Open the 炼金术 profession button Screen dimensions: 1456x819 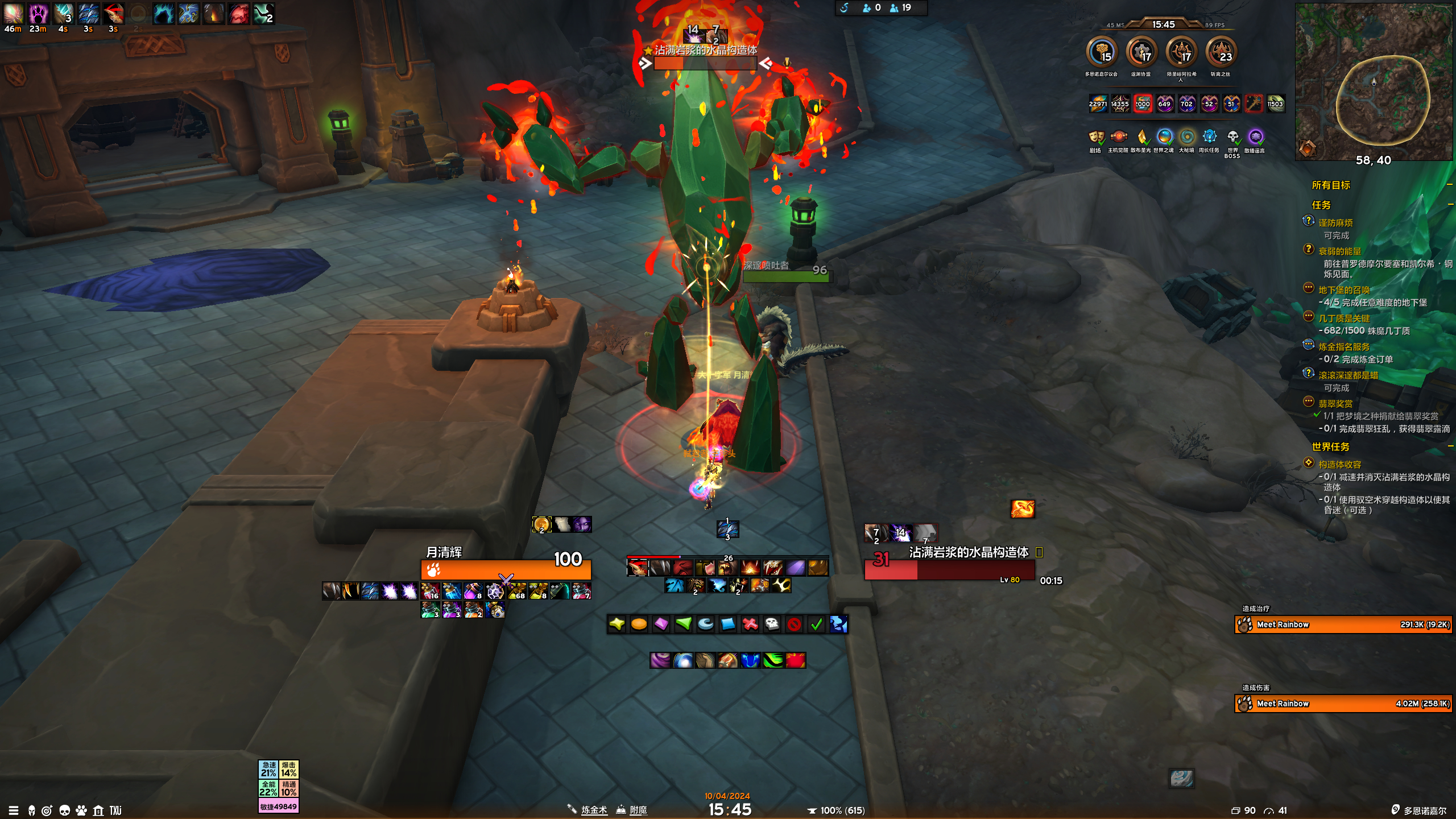594,810
